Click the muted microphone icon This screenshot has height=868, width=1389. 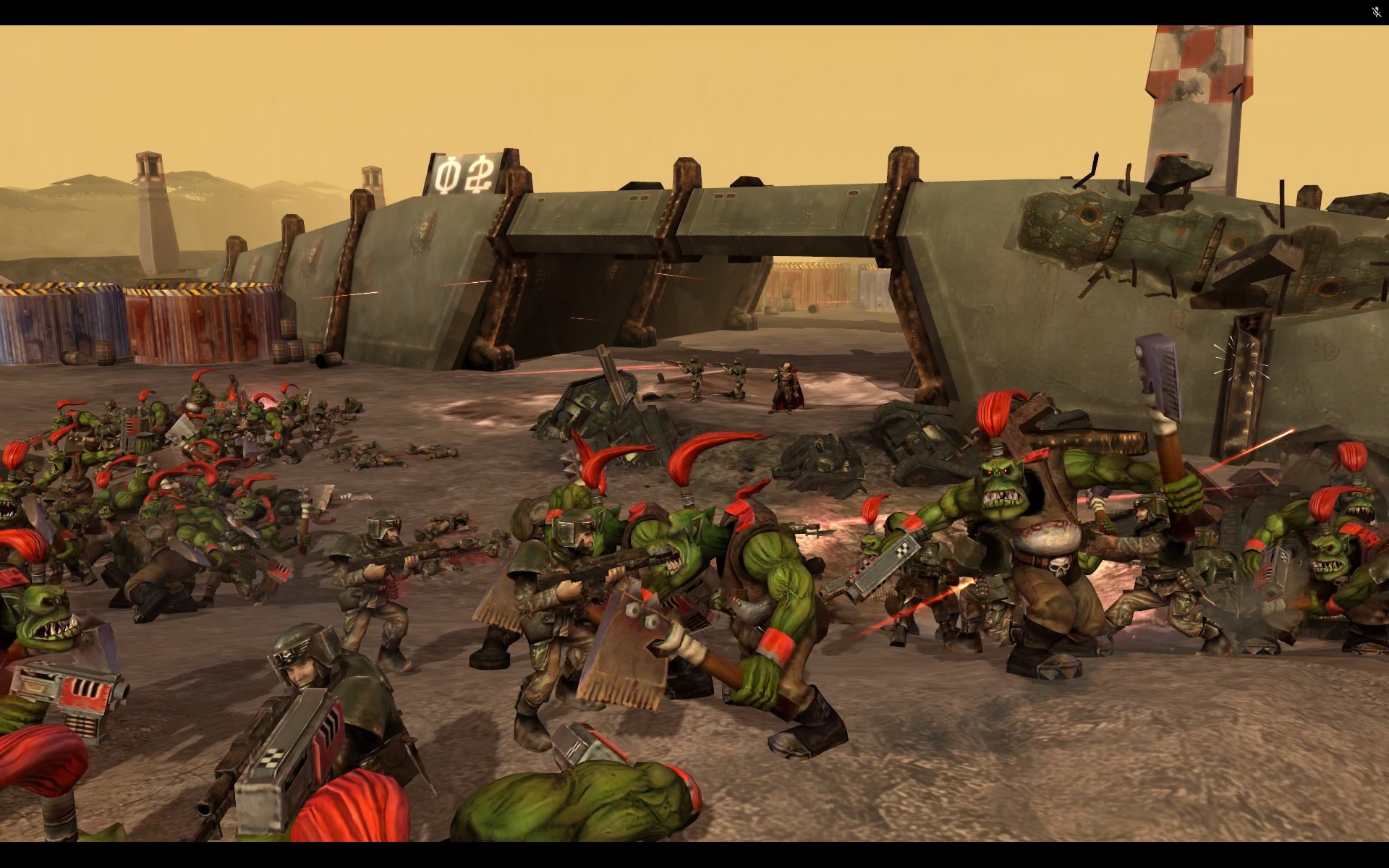pyautogui.click(x=1376, y=12)
